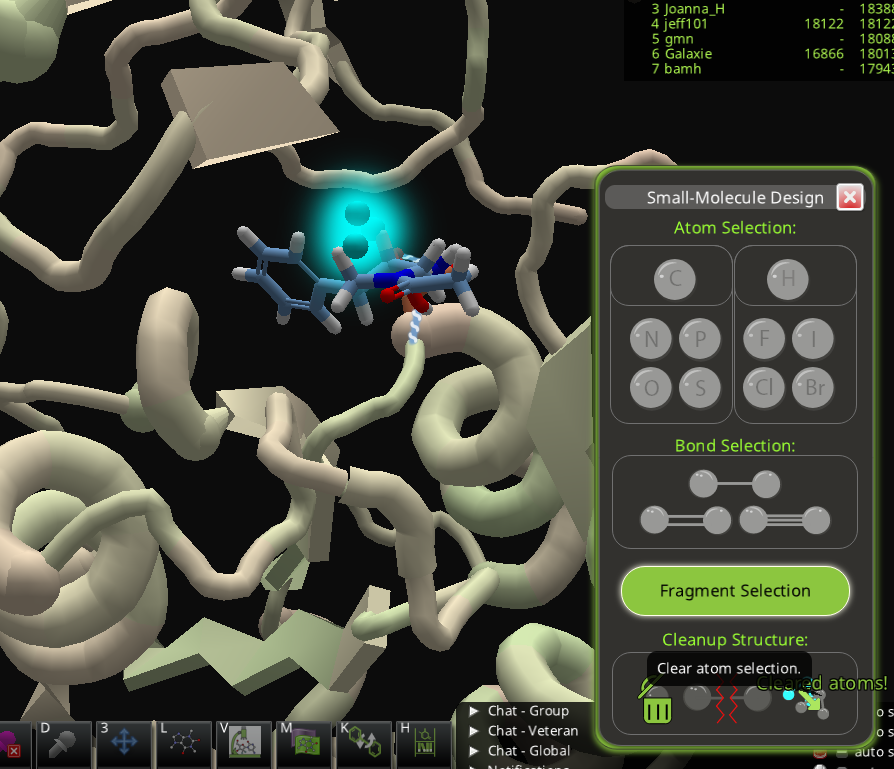Click the trash can clear-atom-selection icon

(656, 704)
